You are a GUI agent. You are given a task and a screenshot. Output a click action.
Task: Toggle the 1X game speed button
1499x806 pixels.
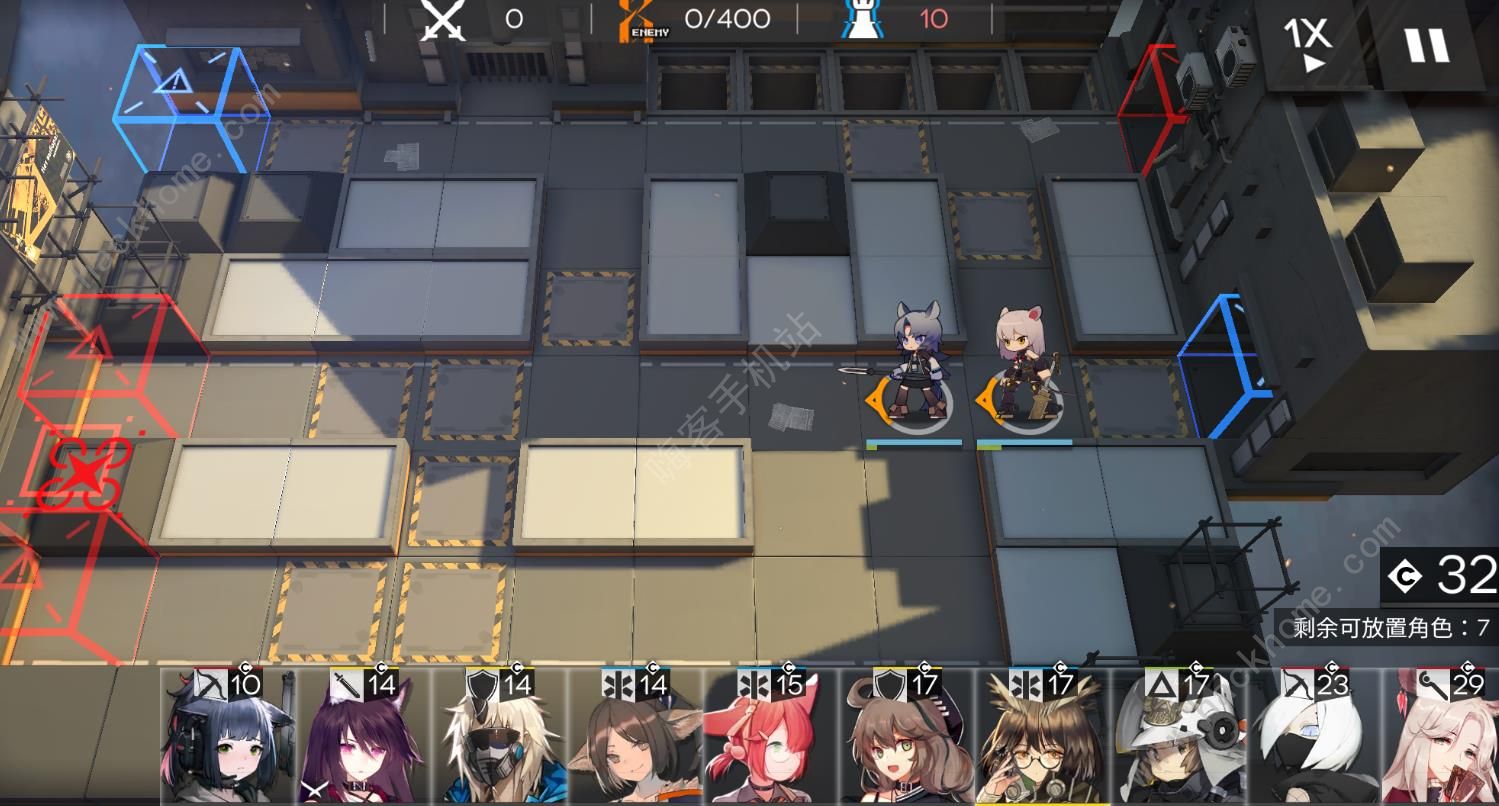tap(1308, 42)
